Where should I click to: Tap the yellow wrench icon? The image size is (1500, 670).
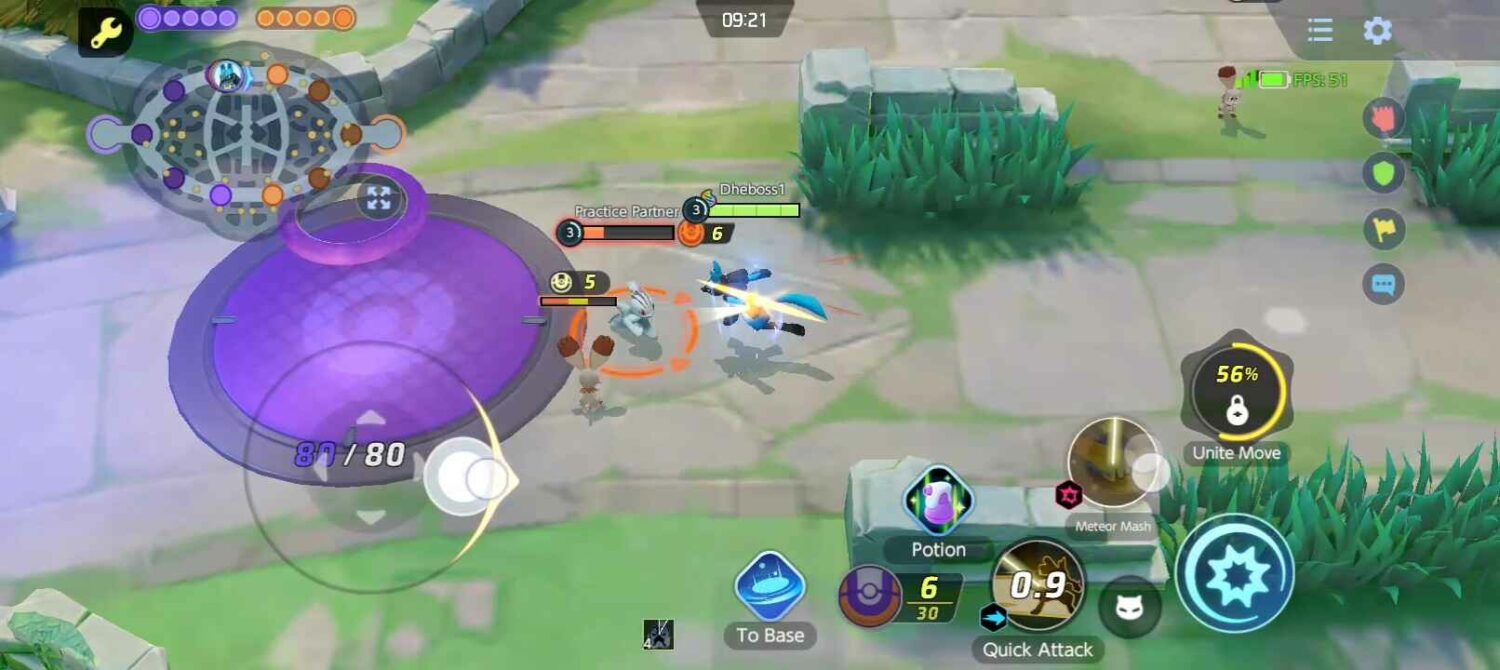[x=105, y=34]
